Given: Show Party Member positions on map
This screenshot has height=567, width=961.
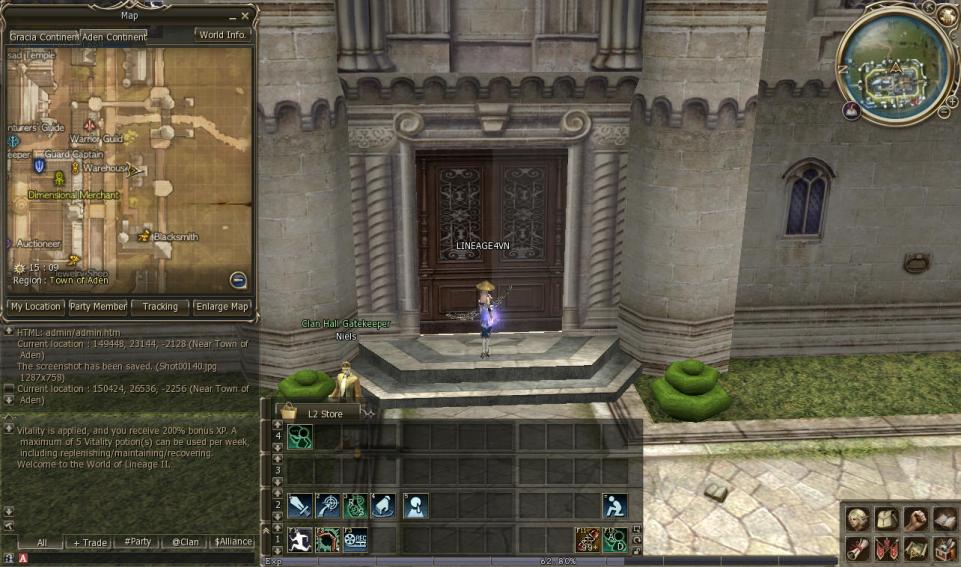Looking at the screenshot, I should (x=97, y=306).
